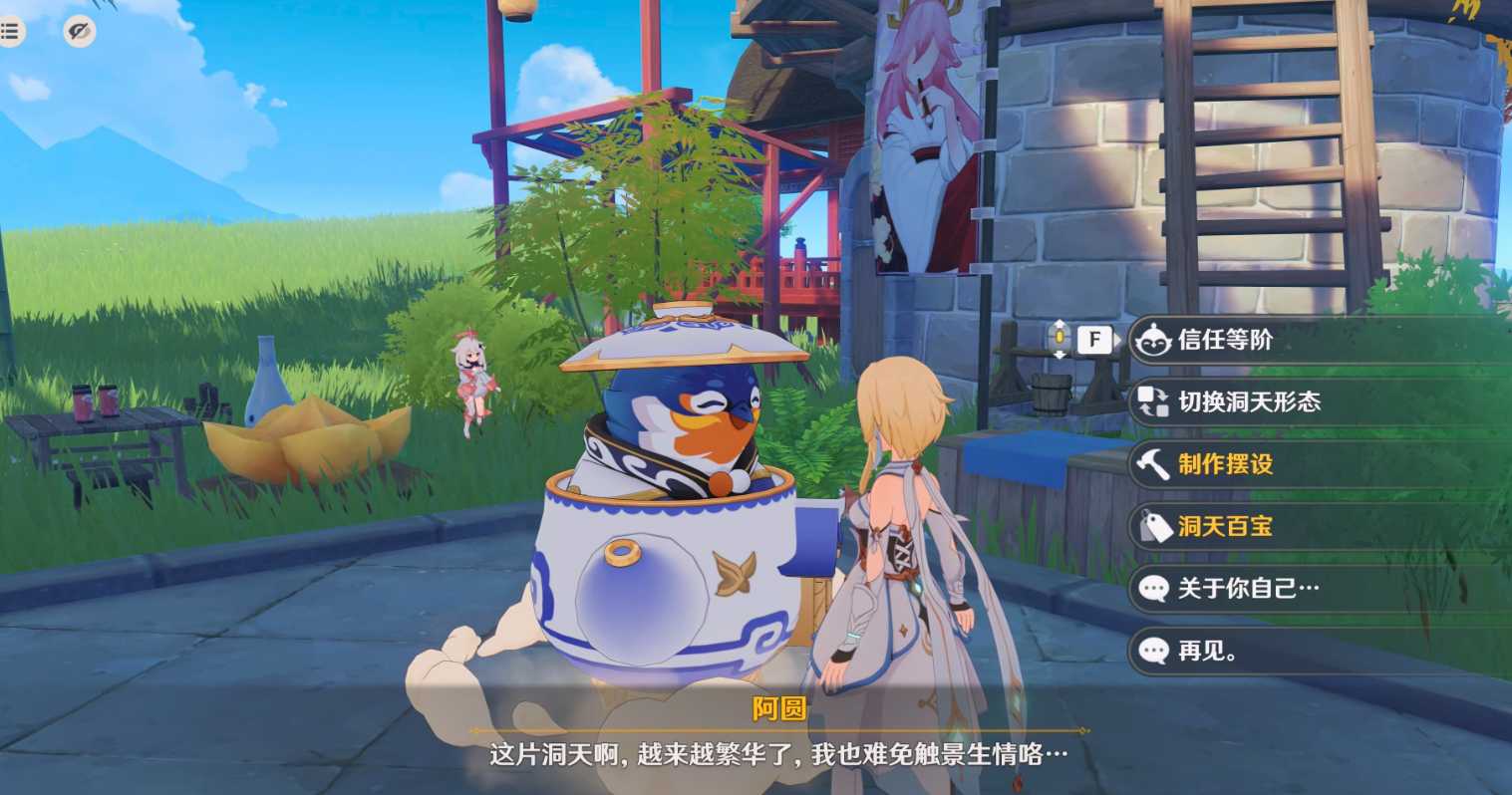The width and height of the screenshot is (1512, 795).
Task: Click the chat bubble icon next to 关于你自己
Action: pyautogui.click(x=1154, y=590)
